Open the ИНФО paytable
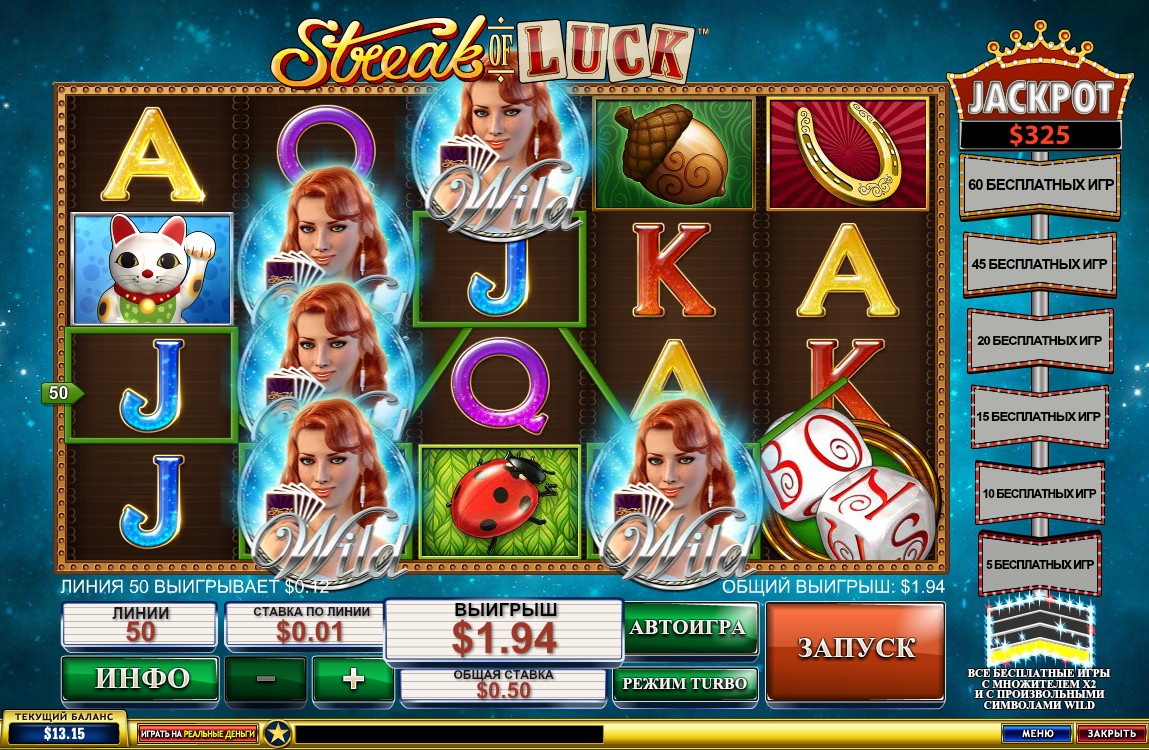1149x750 pixels. pyautogui.click(x=140, y=679)
